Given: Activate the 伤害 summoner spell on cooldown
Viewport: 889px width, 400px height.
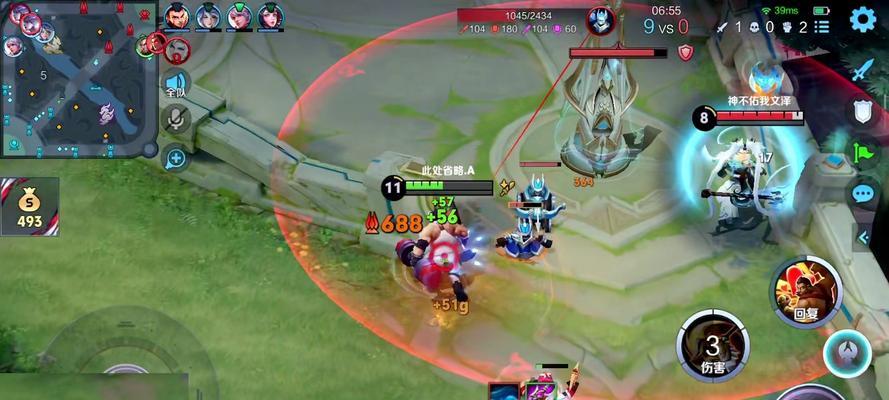Looking at the screenshot, I should coord(712,345).
